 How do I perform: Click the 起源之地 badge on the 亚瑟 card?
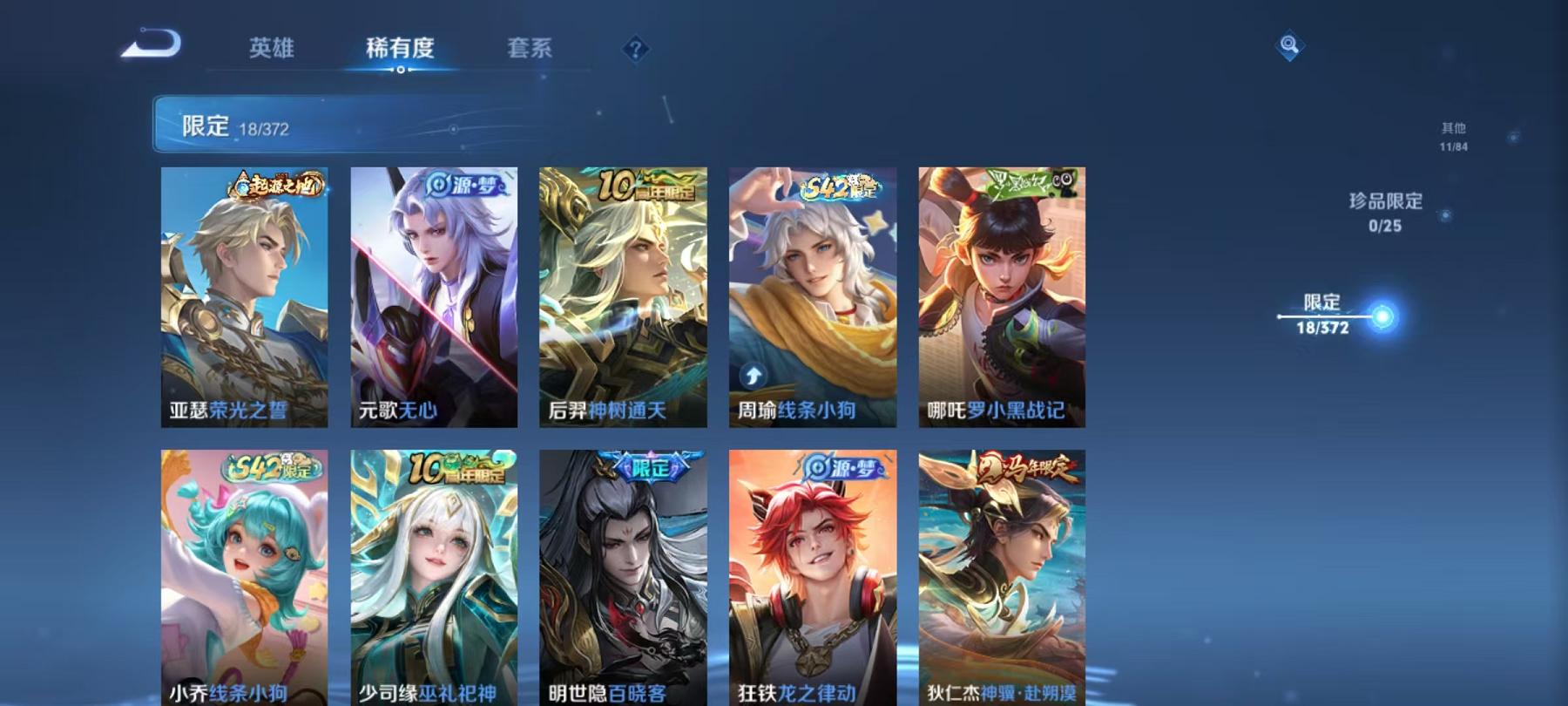click(x=280, y=183)
